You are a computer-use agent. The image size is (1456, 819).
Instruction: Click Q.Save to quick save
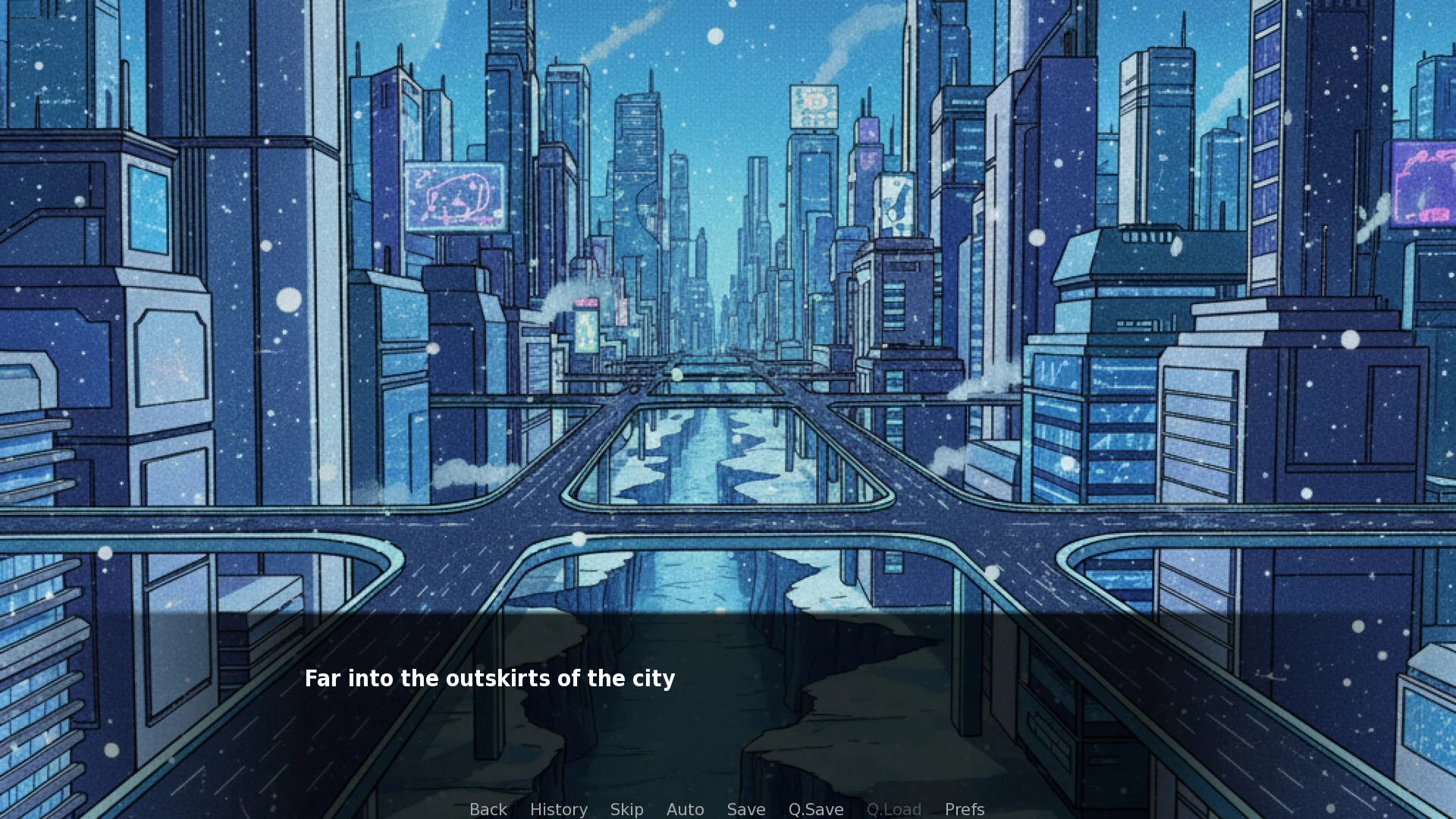pyautogui.click(x=815, y=809)
